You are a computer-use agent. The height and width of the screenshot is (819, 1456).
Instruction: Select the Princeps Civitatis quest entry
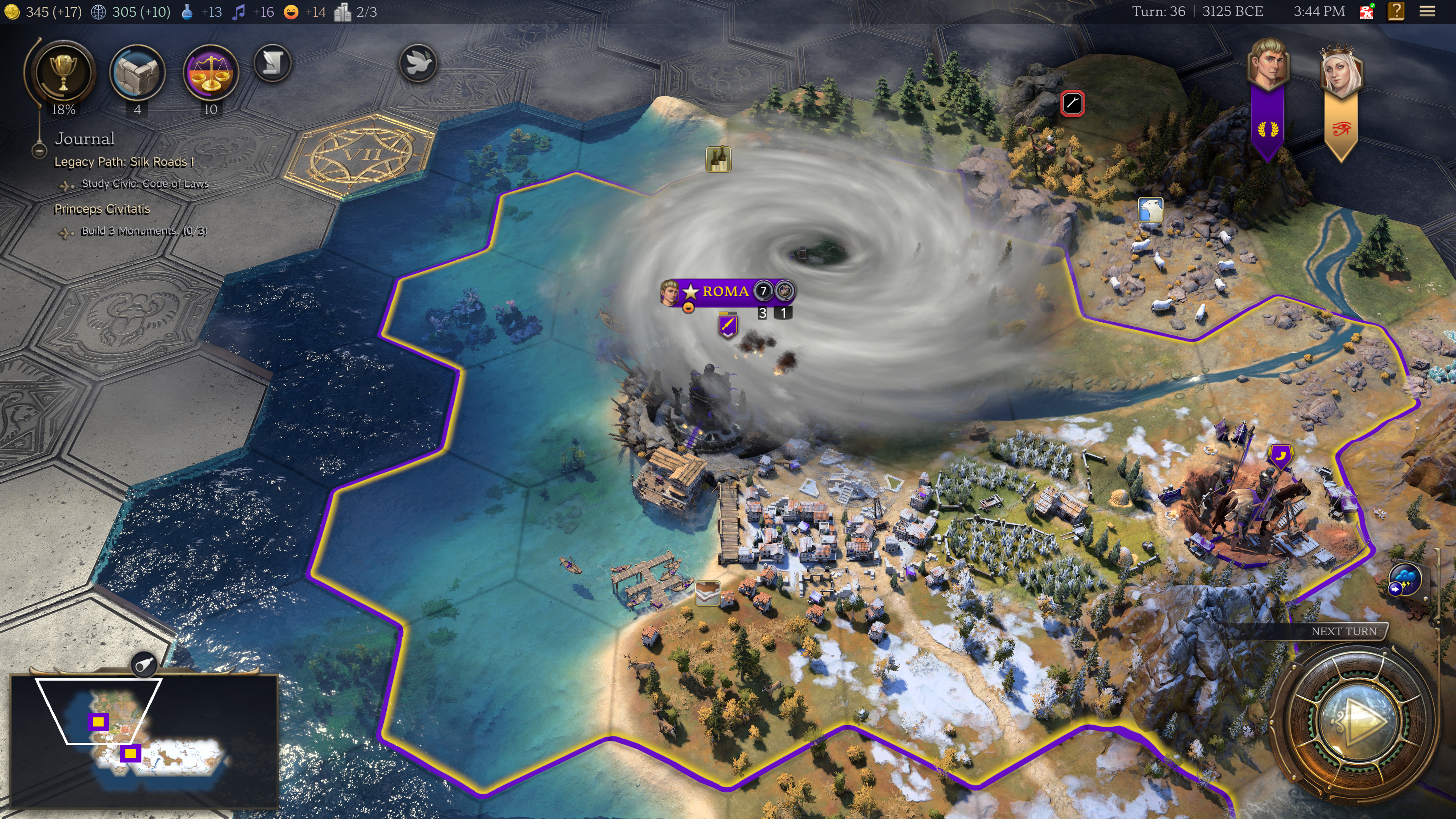pos(102,209)
